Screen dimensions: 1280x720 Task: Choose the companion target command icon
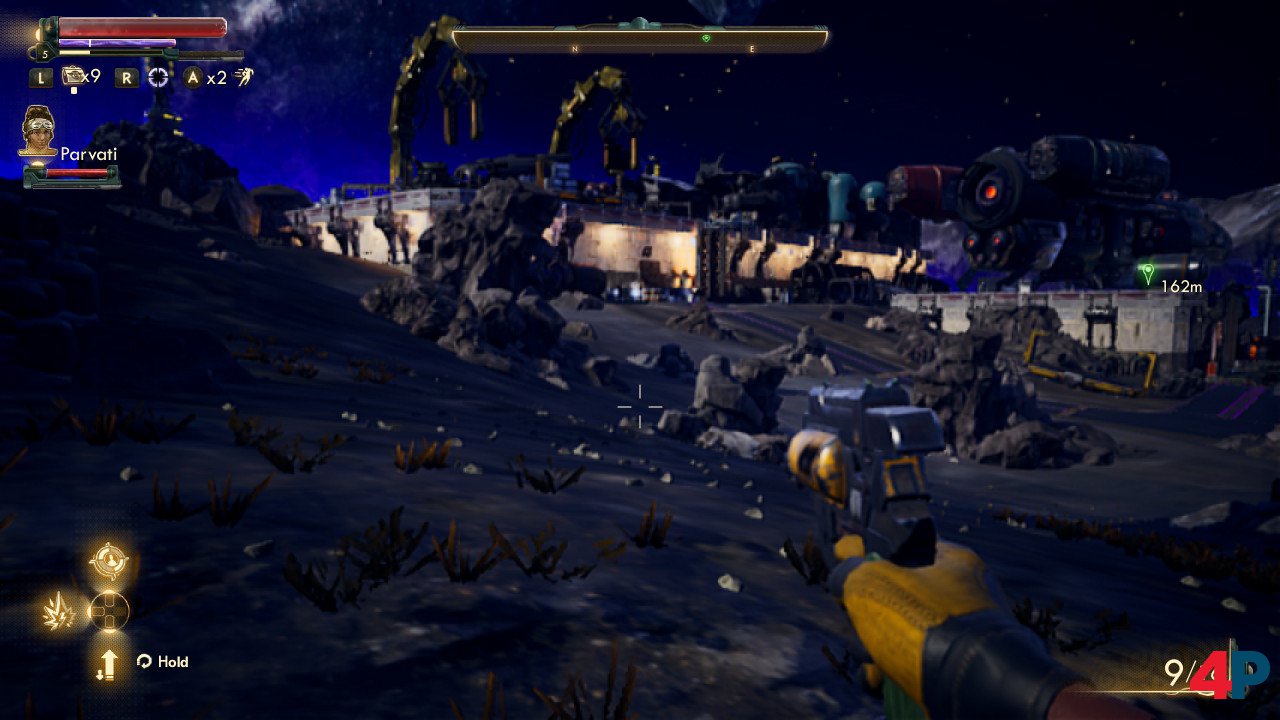tap(108, 561)
